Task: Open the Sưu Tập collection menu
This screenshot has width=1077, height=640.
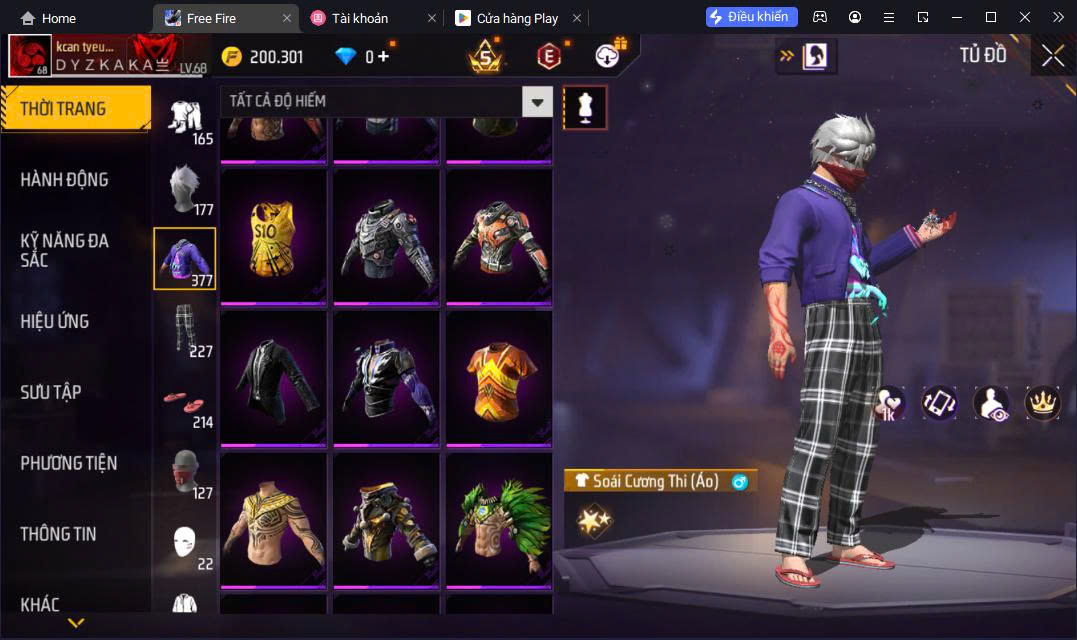Action: (51, 392)
